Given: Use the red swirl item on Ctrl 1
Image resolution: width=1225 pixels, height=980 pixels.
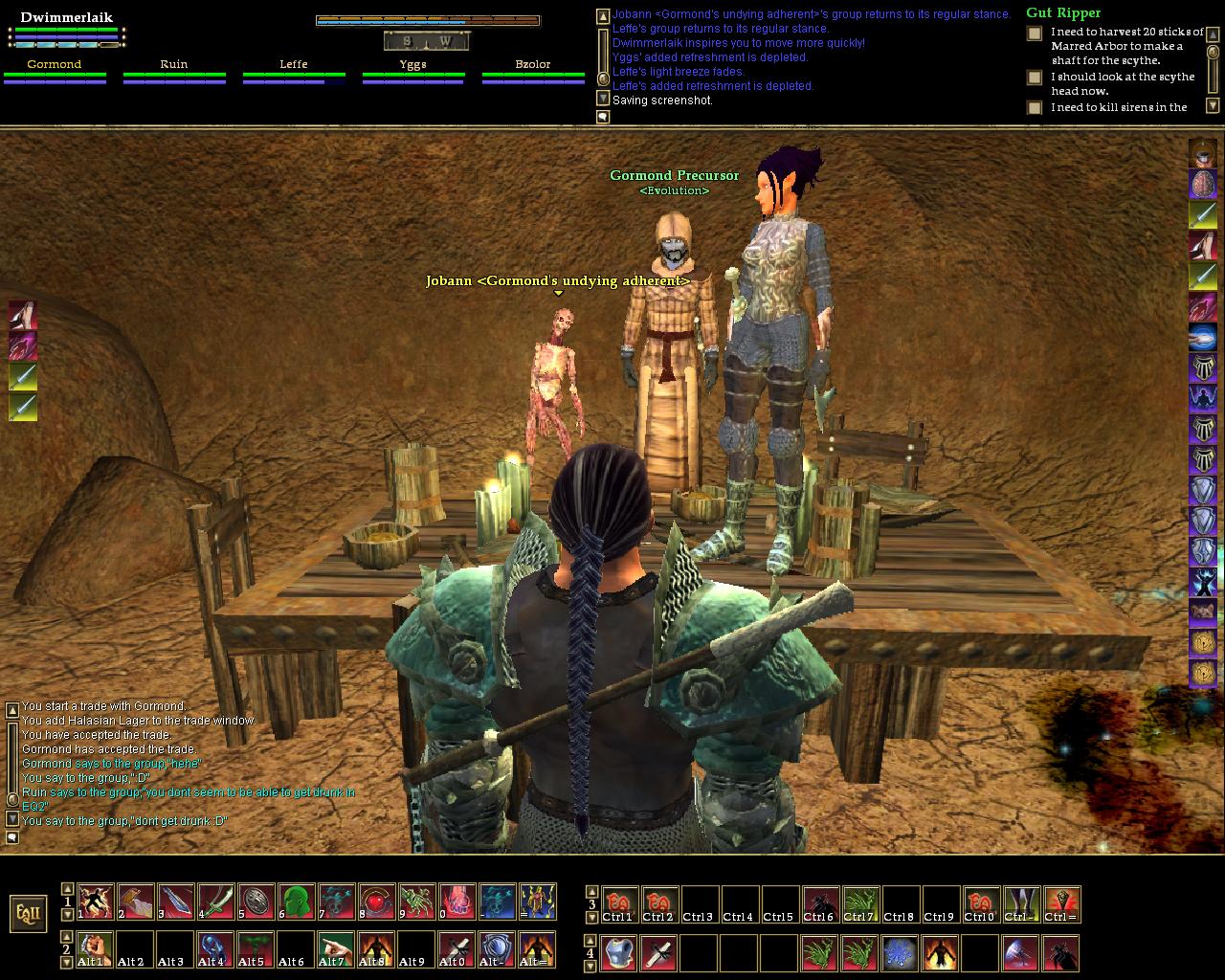Looking at the screenshot, I should (619, 904).
